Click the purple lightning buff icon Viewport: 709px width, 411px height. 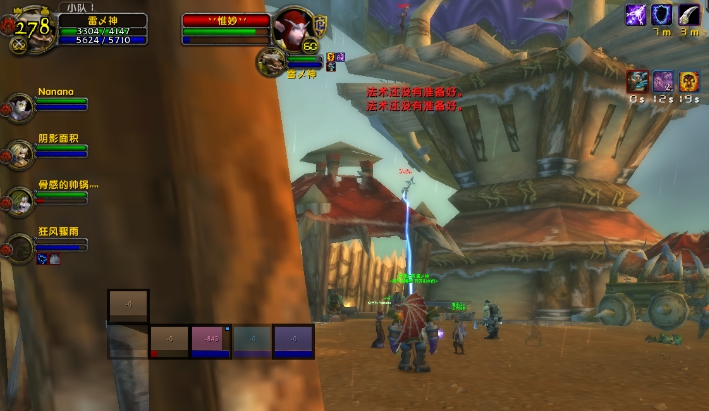[x=636, y=15]
